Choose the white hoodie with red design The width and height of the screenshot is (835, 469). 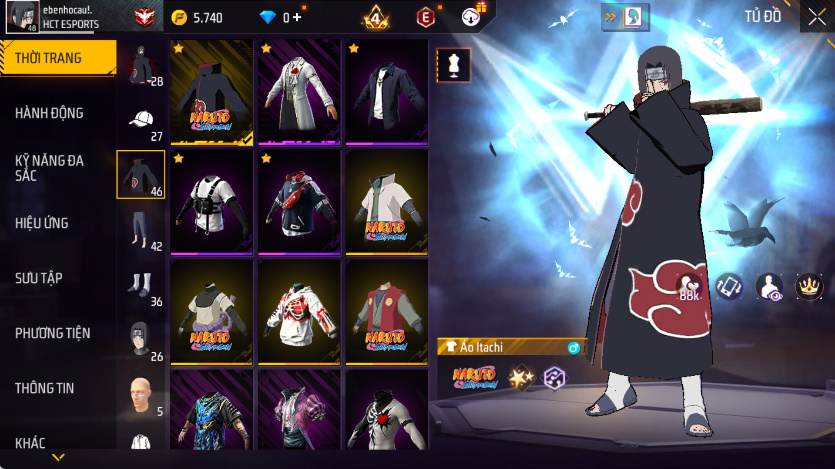coord(299,312)
